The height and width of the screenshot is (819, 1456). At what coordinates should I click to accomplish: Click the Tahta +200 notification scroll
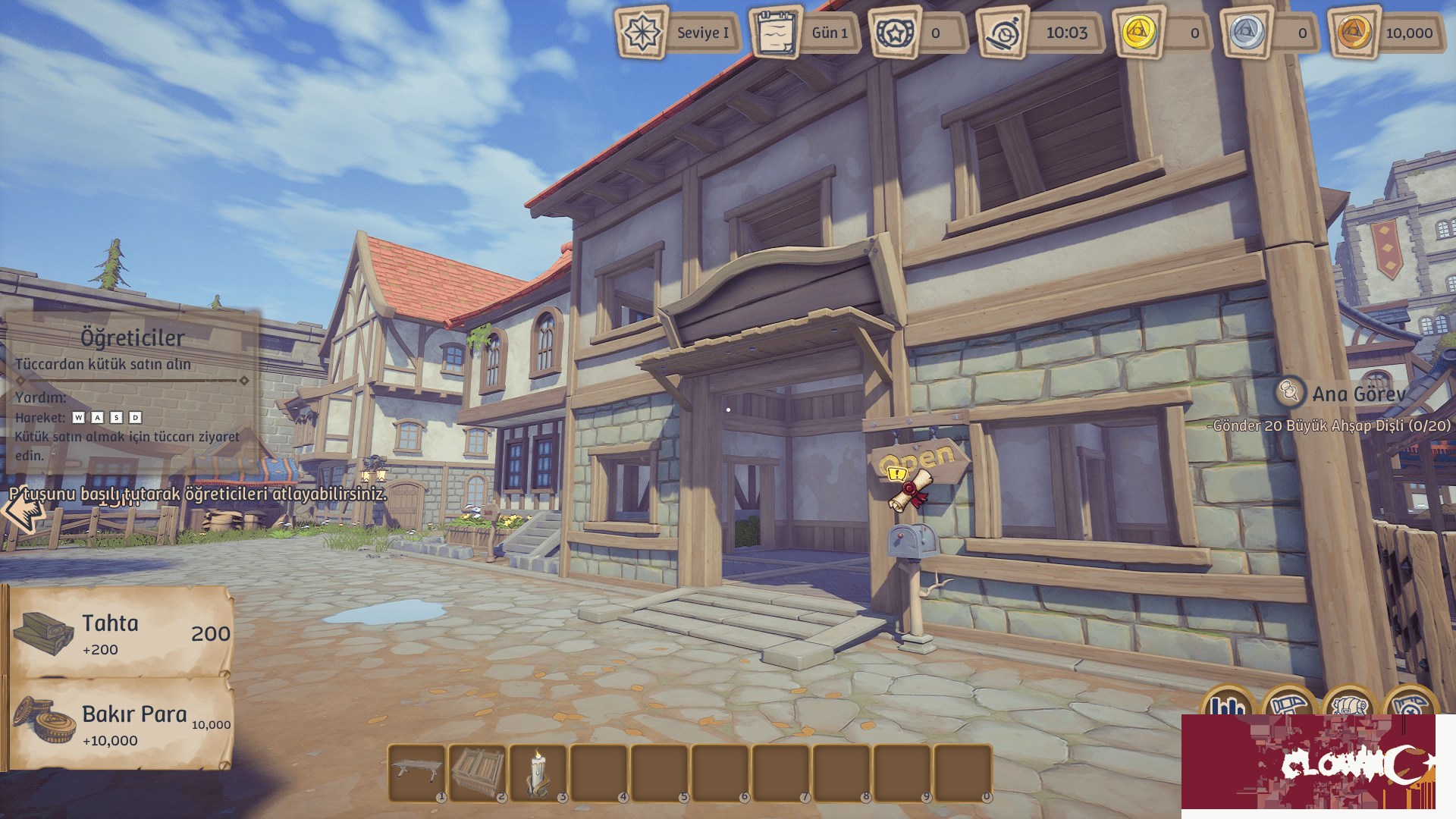tap(121, 633)
